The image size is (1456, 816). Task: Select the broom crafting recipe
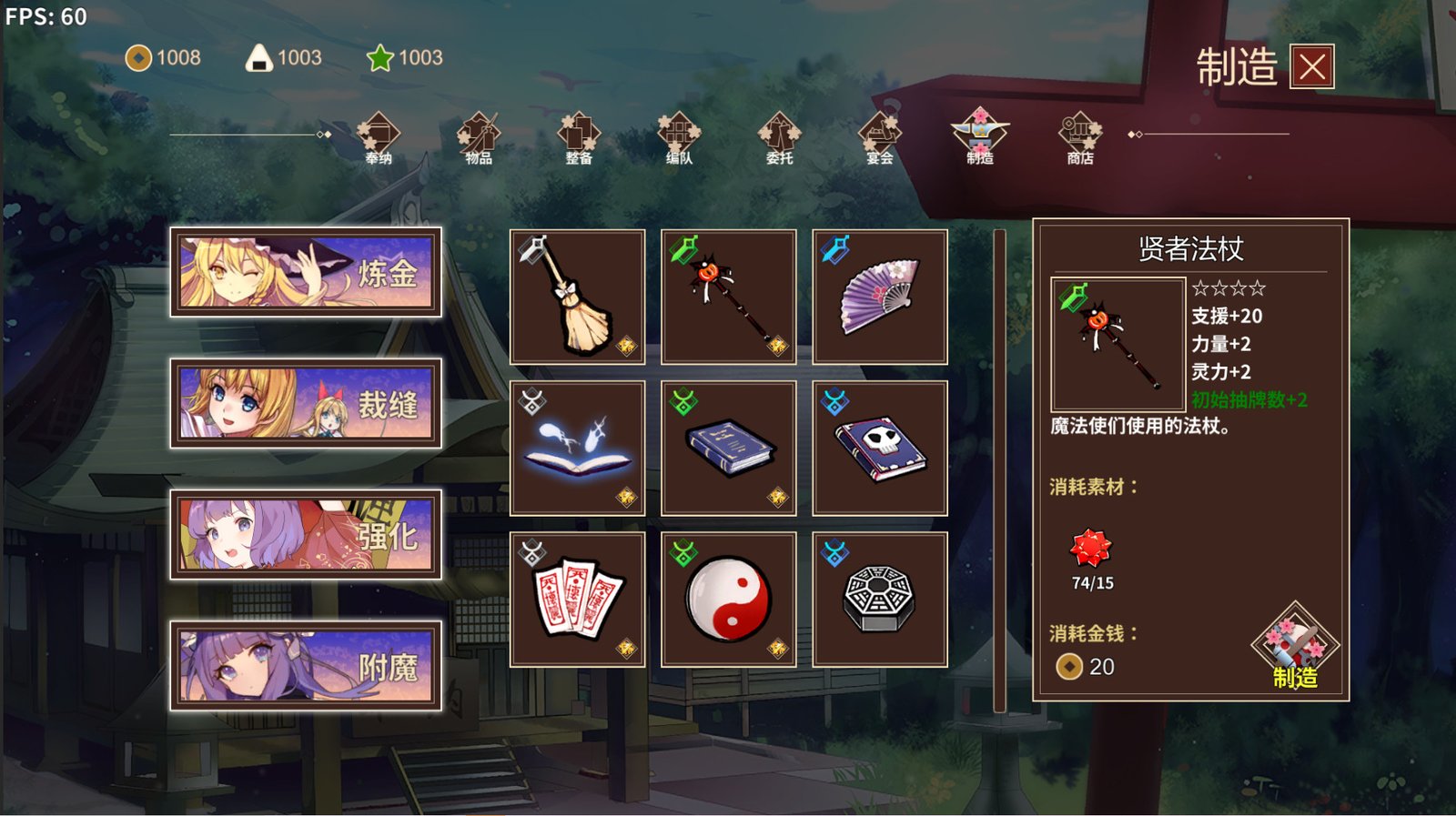[577, 295]
